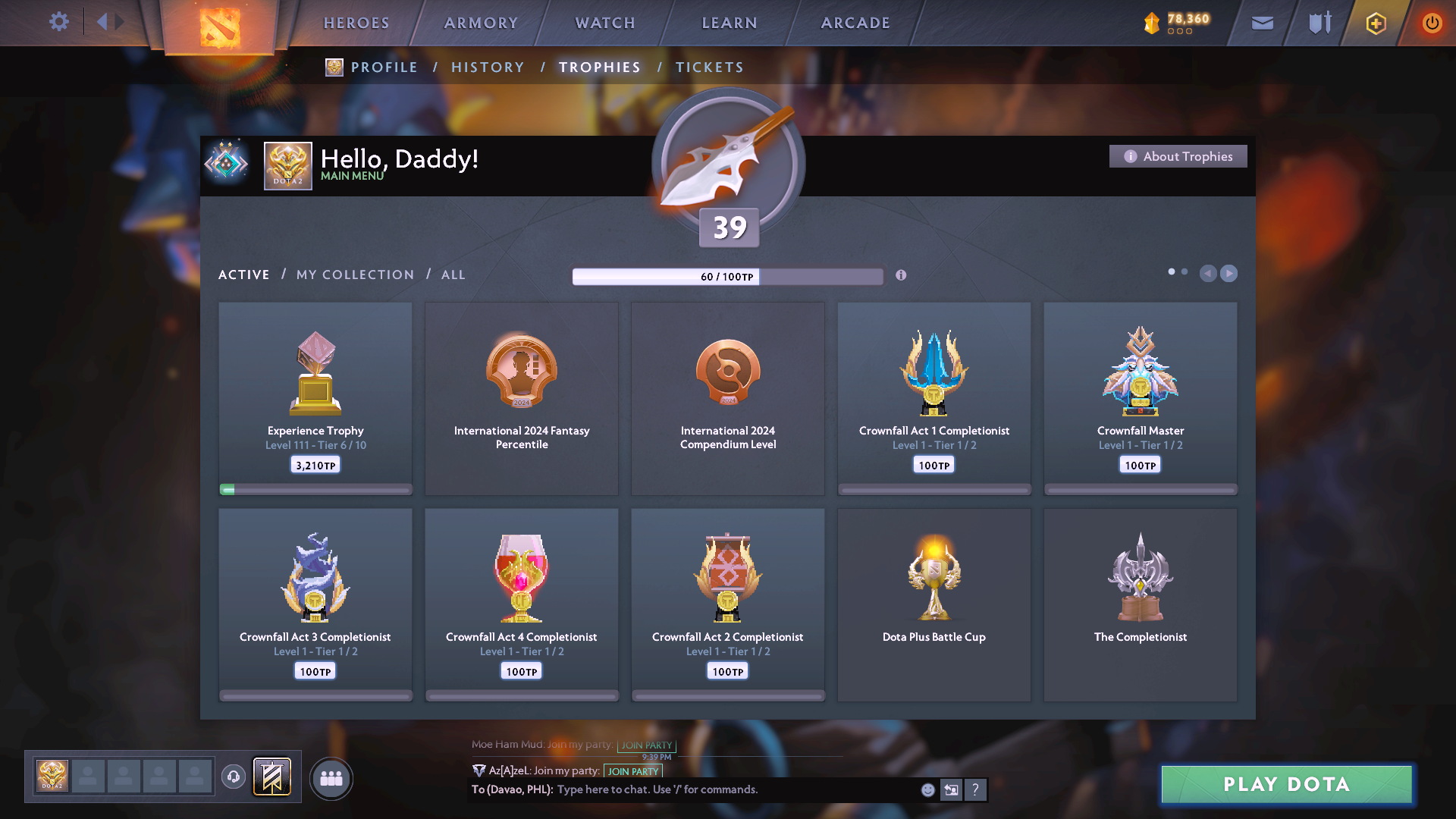Open the Tickets tab

[x=710, y=67]
